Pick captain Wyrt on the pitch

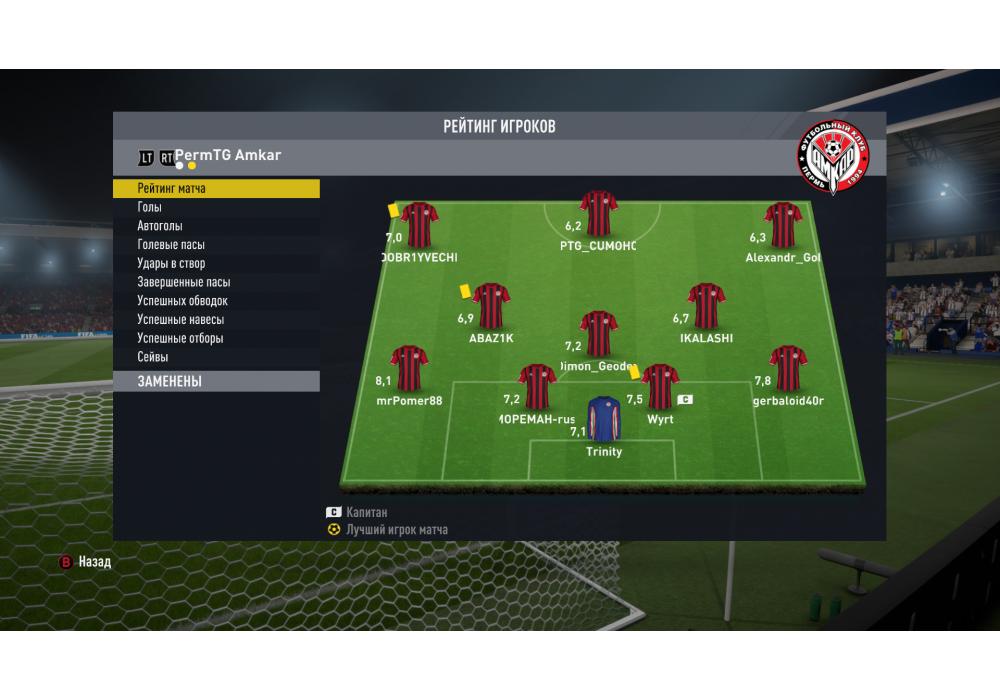[660, 387]
